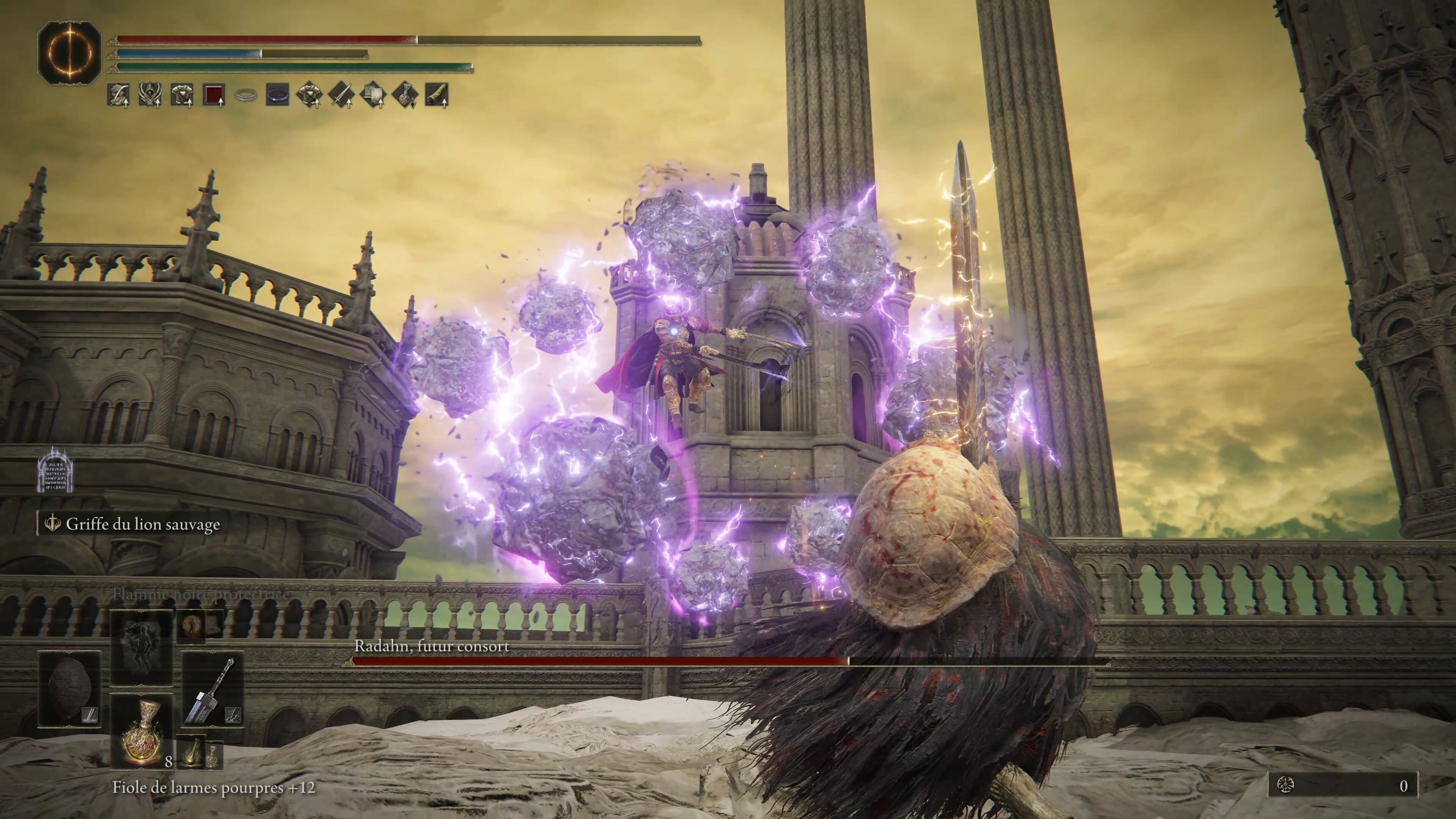Click the summoning gate icon on left edge
Viewport: 1456px width, 819px height.
pos(56,468)
